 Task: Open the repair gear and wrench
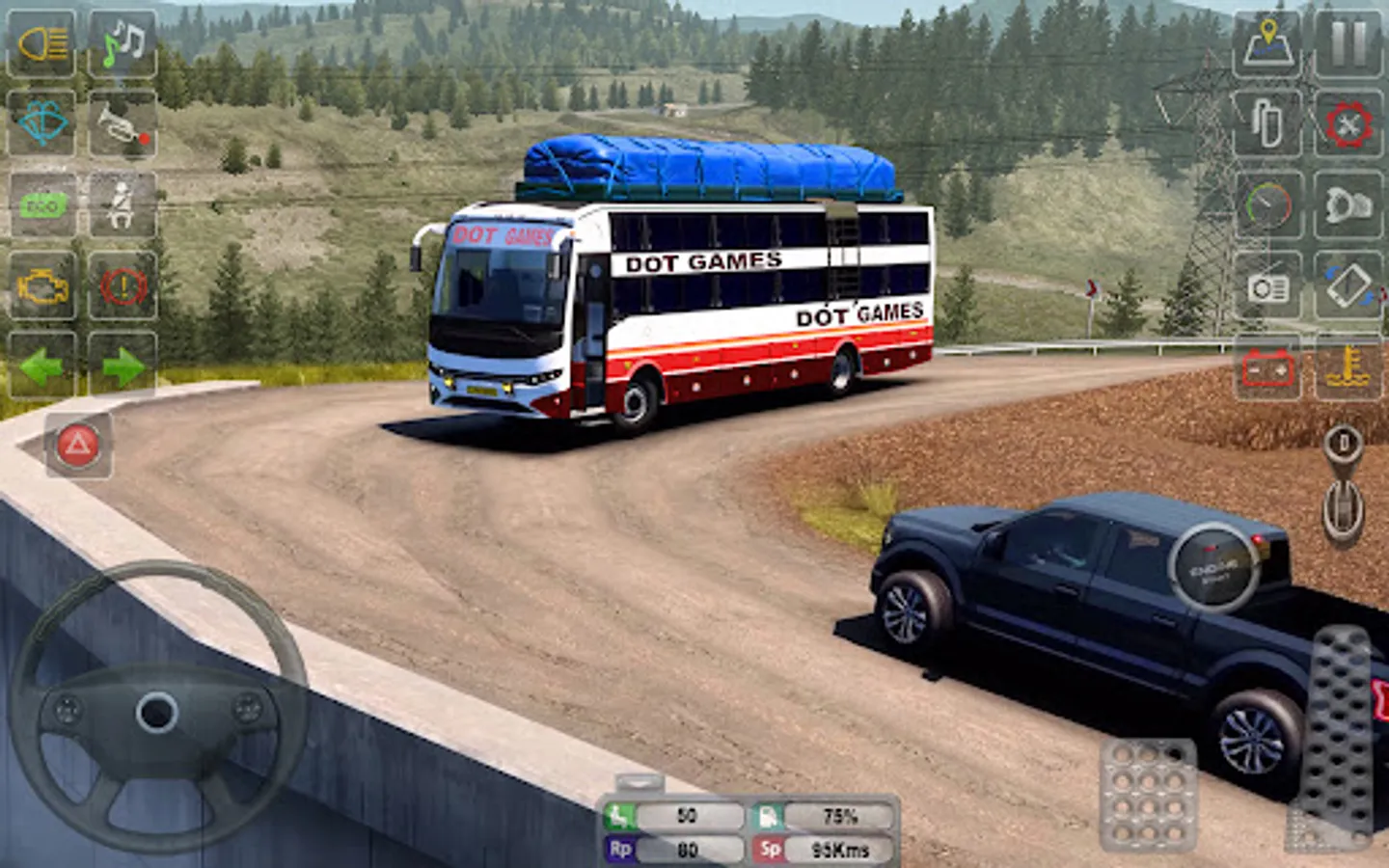[x=1348, y=123]
